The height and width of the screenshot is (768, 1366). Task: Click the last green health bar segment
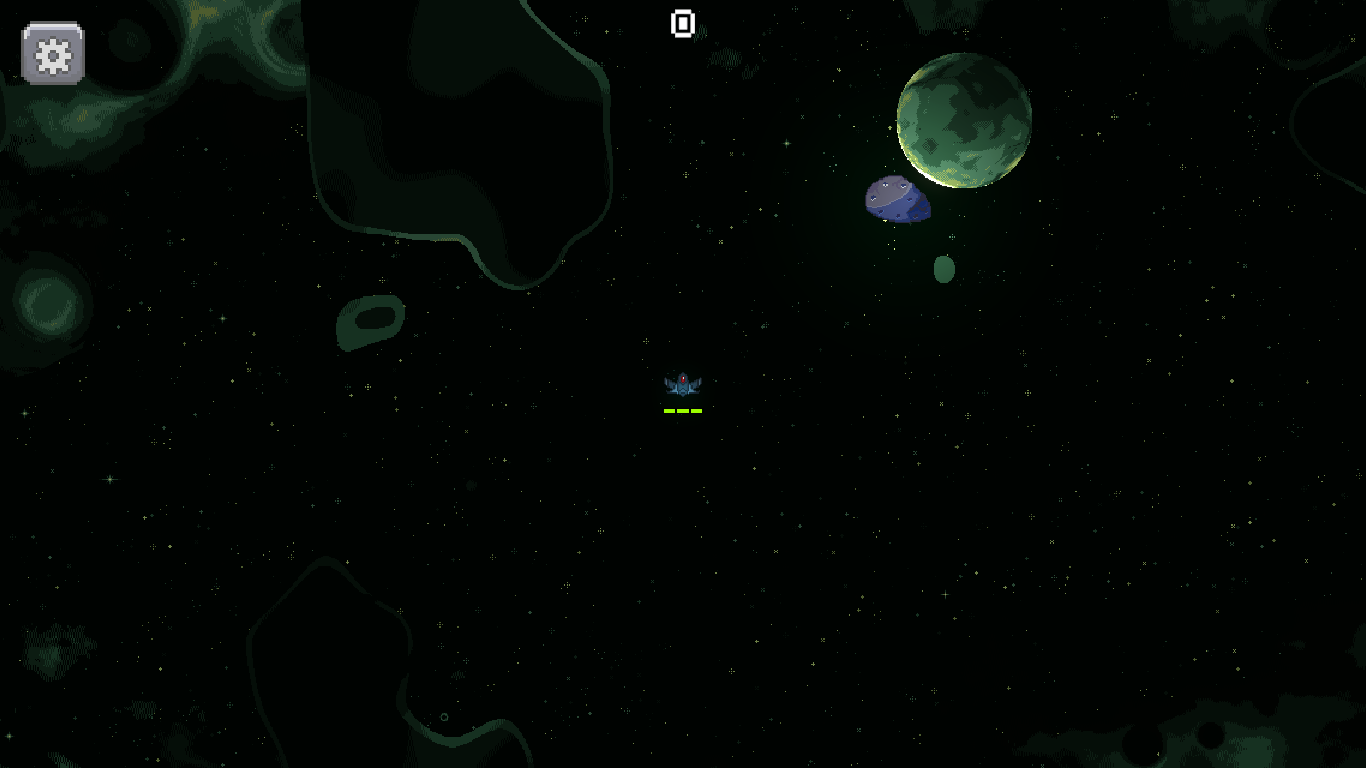pos(697,411)
